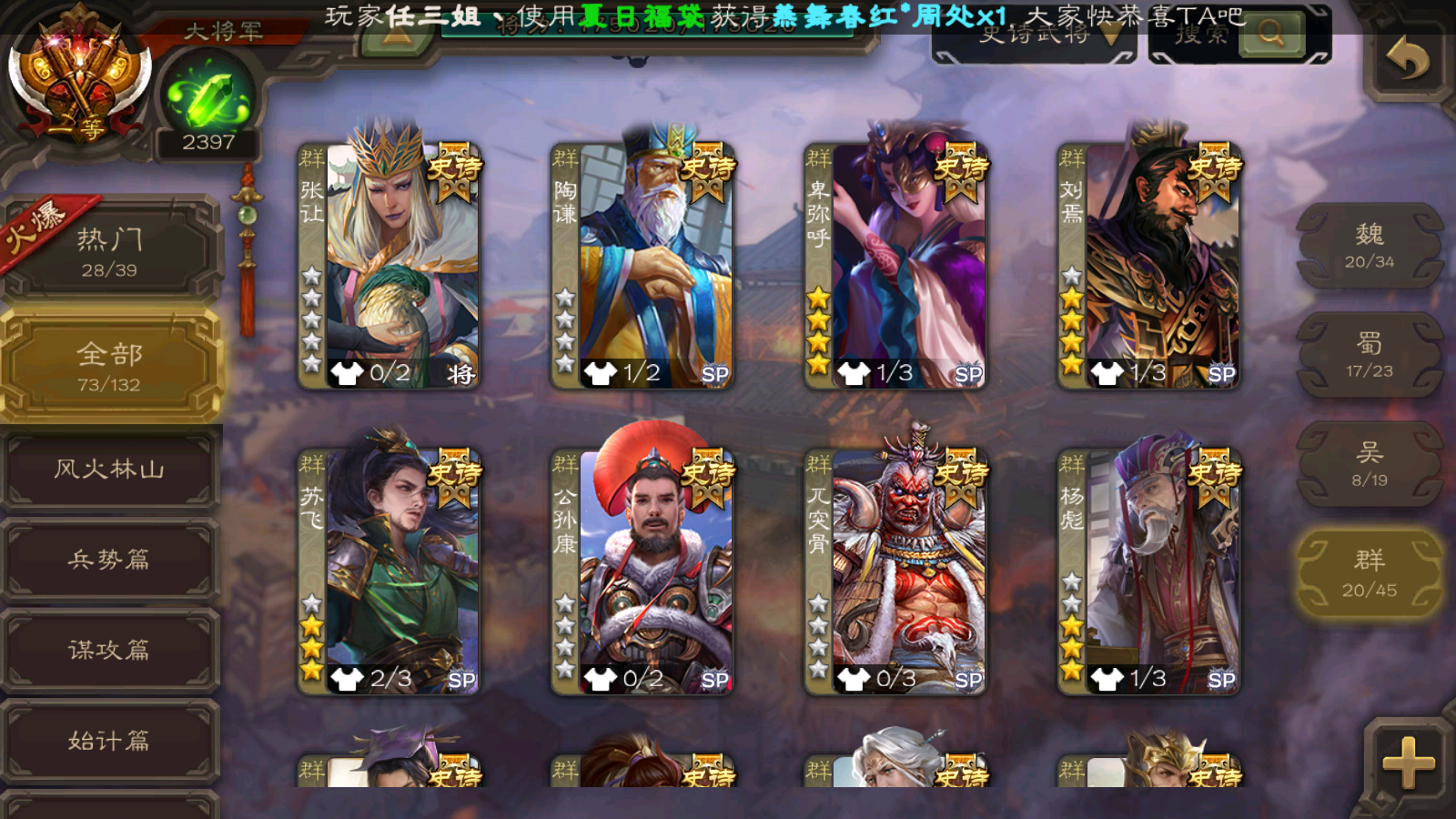Switch to the 全部 all heroes tab

(109, 366)
